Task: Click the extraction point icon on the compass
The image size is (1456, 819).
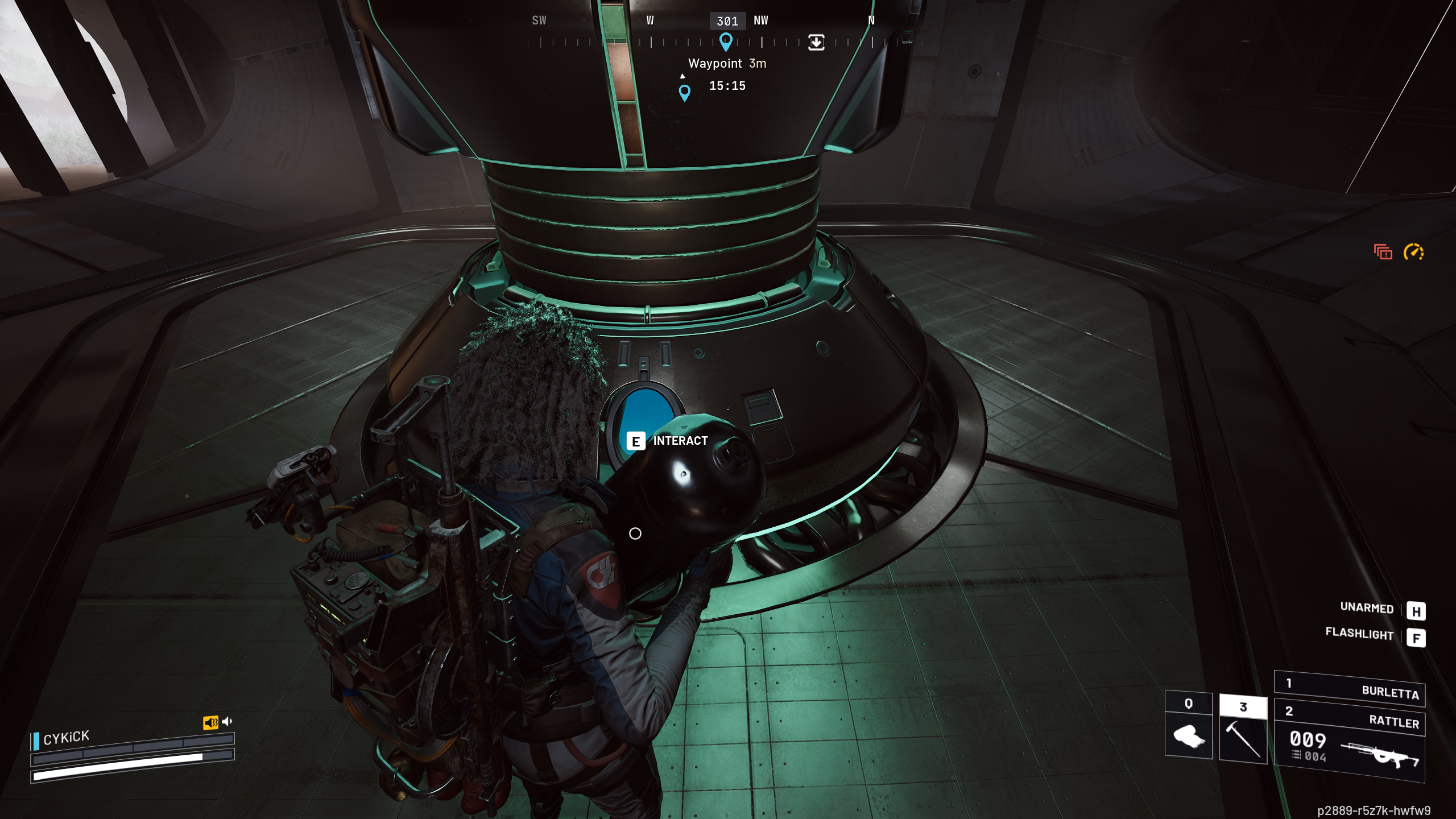Action: point(816,42)
